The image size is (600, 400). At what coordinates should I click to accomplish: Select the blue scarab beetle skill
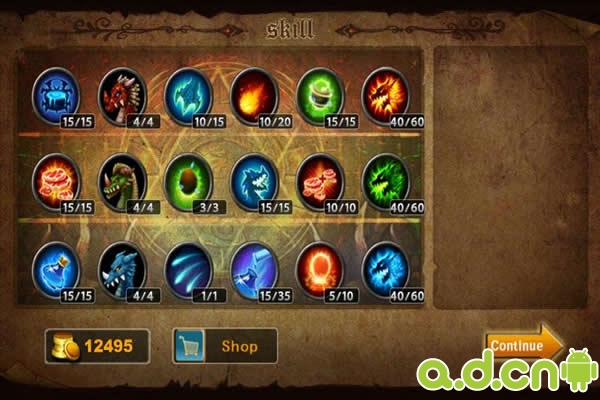coord(57,93)
